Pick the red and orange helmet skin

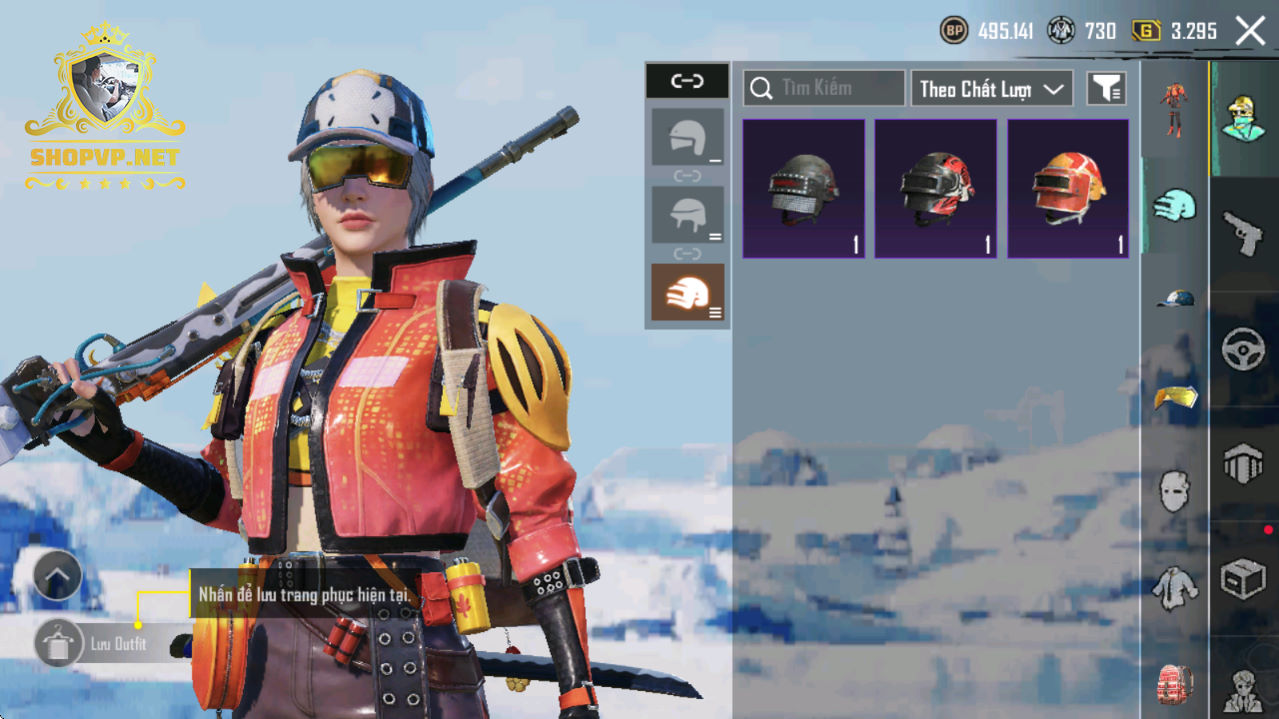click(1068, 189)
